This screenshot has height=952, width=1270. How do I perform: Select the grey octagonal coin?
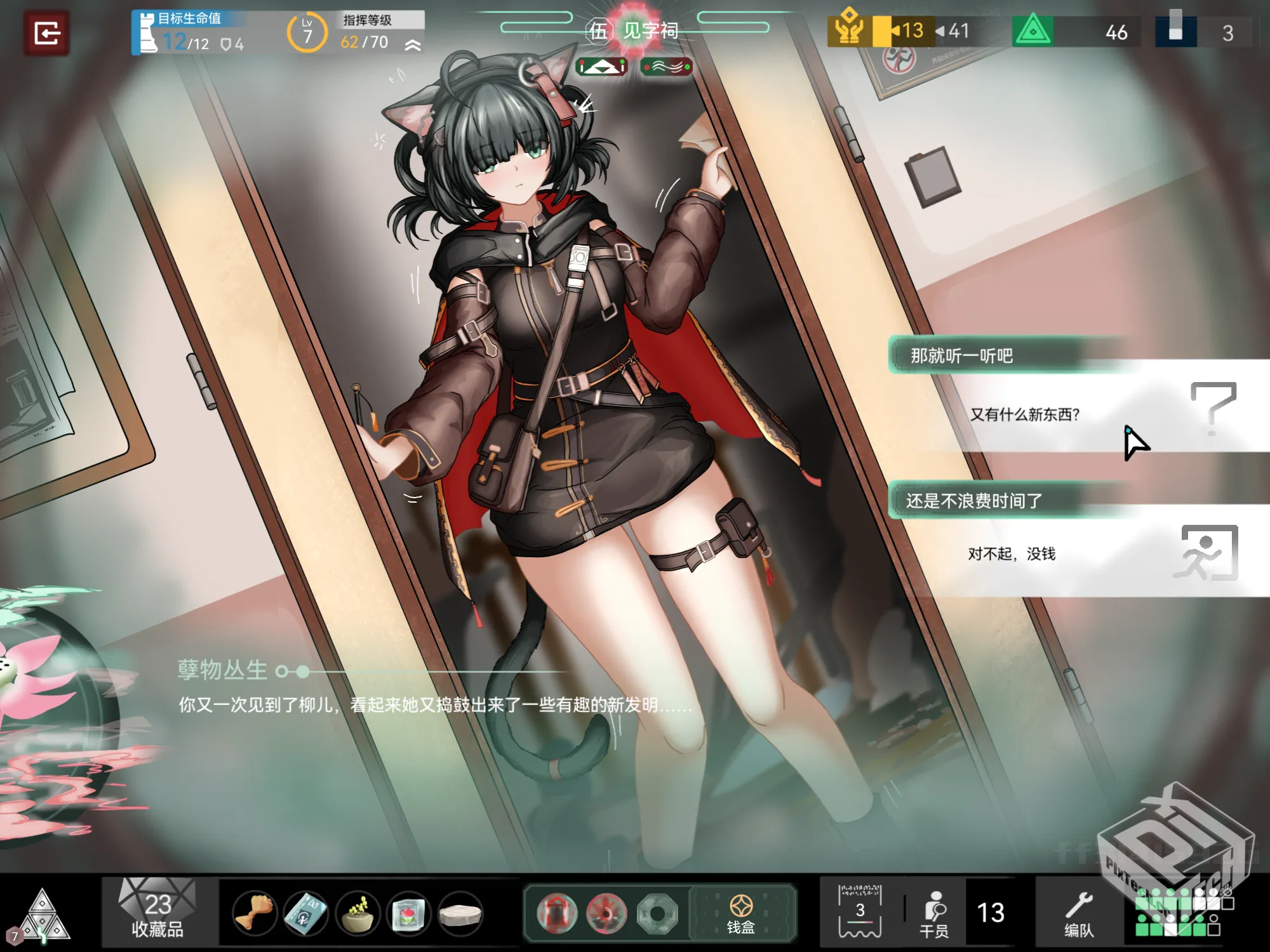coord(657,913)
